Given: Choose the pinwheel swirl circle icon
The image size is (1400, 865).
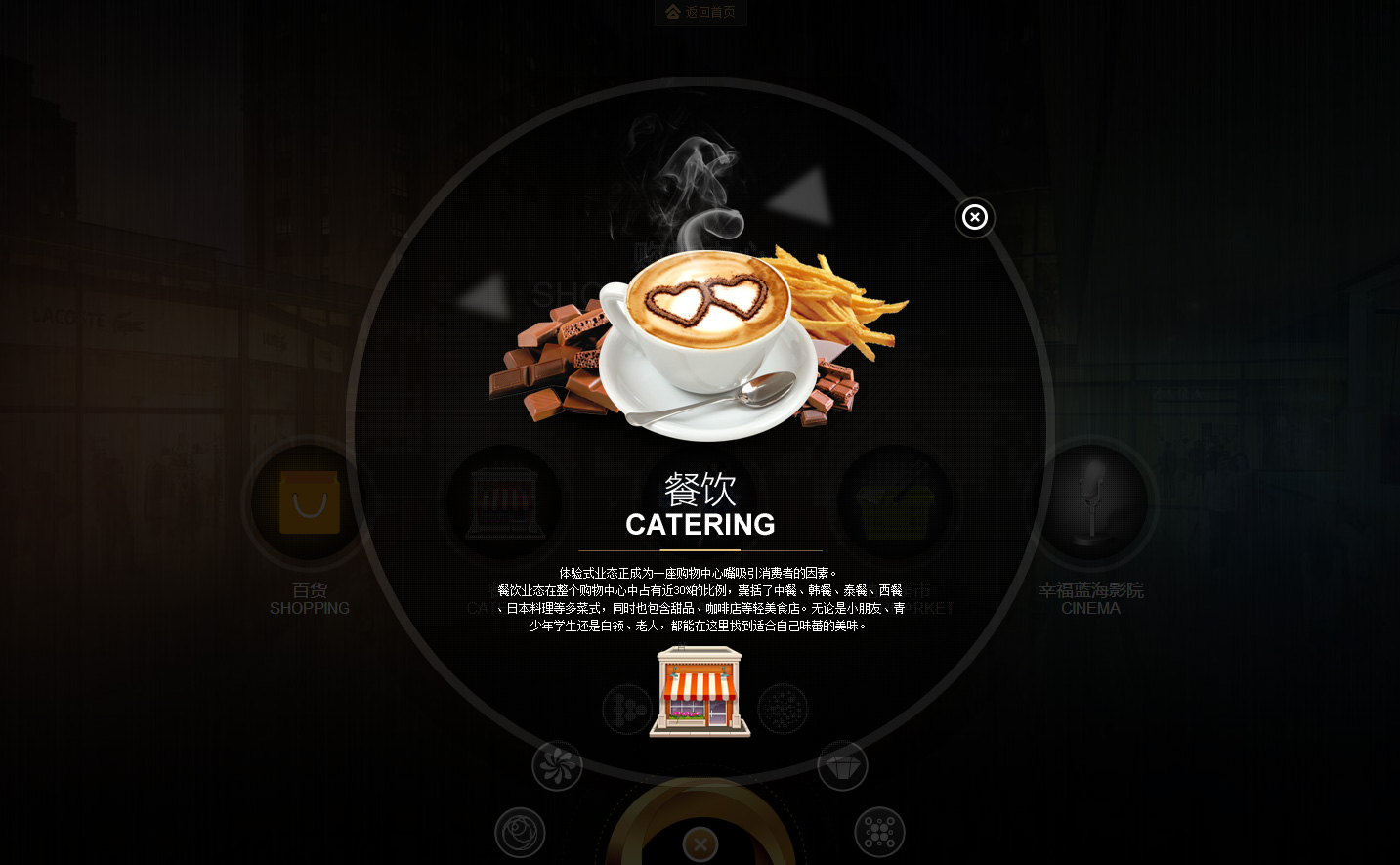Looking at the screenshot, I should (x=557, y=765).
